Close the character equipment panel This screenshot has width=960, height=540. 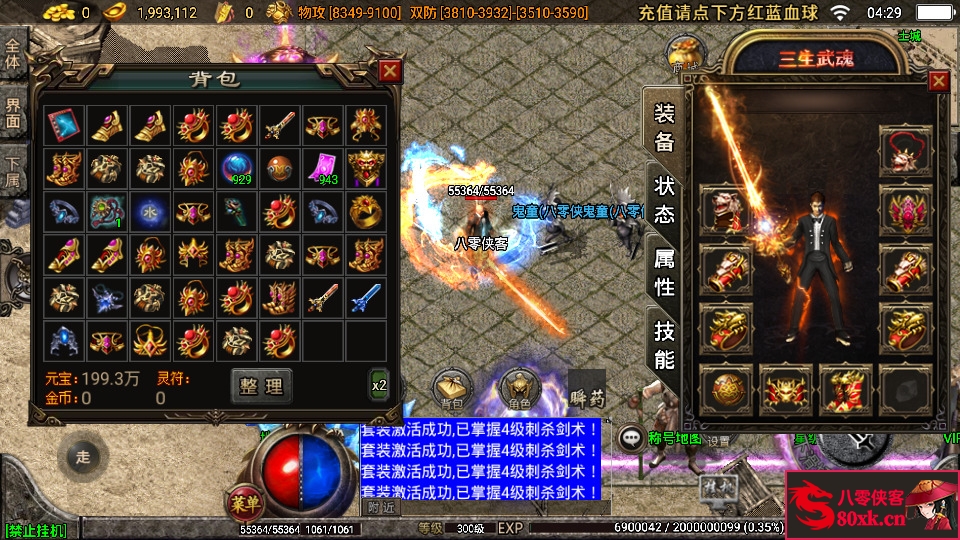pyautogui.click(x=938, y=82)
